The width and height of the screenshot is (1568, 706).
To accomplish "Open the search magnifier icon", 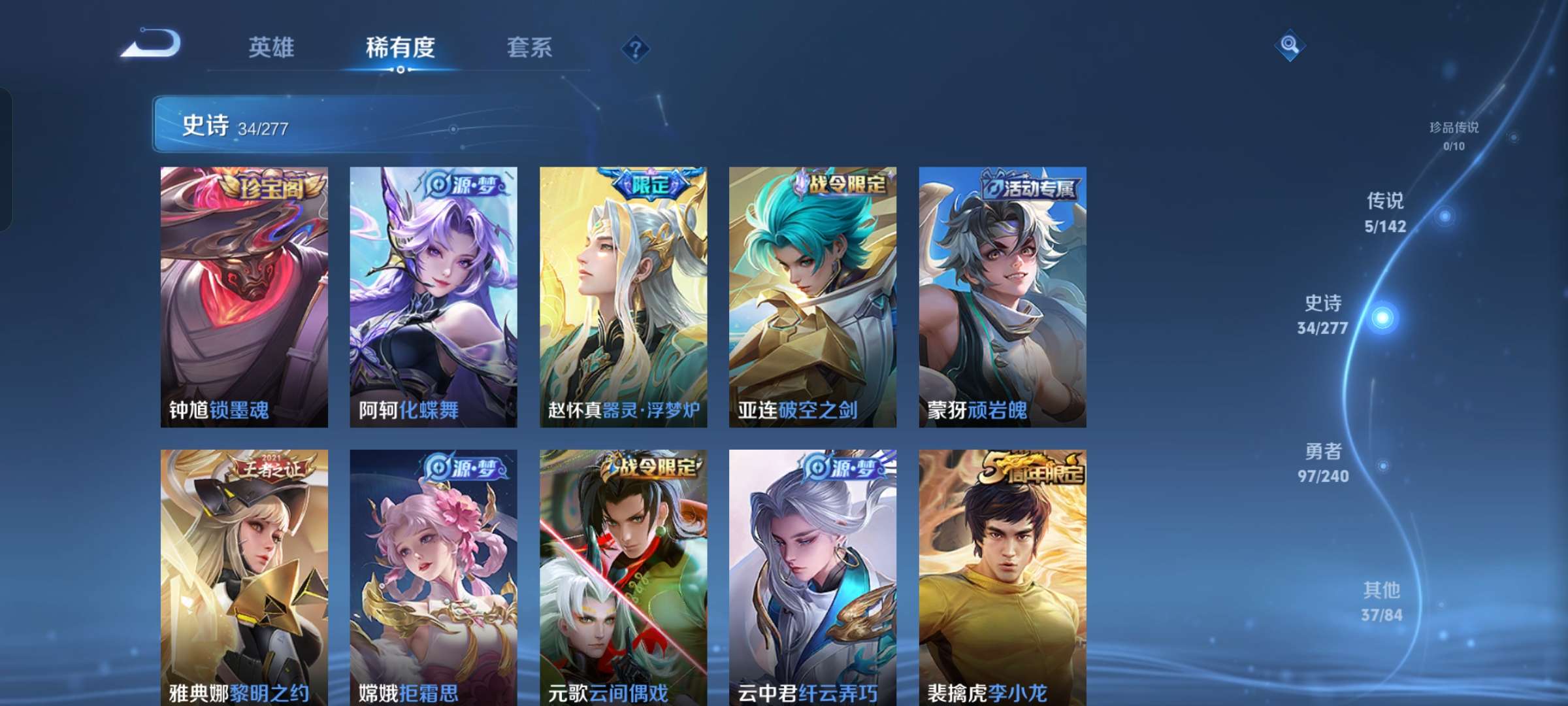I will (1288, 46).
